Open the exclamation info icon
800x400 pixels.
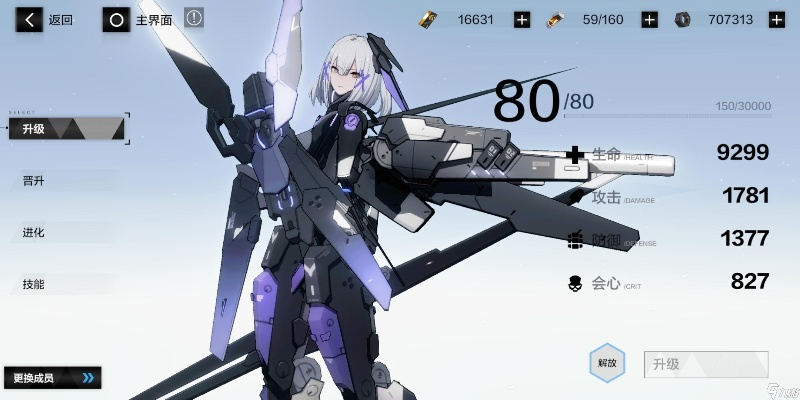pyautogui.click(x=194, y=18)
